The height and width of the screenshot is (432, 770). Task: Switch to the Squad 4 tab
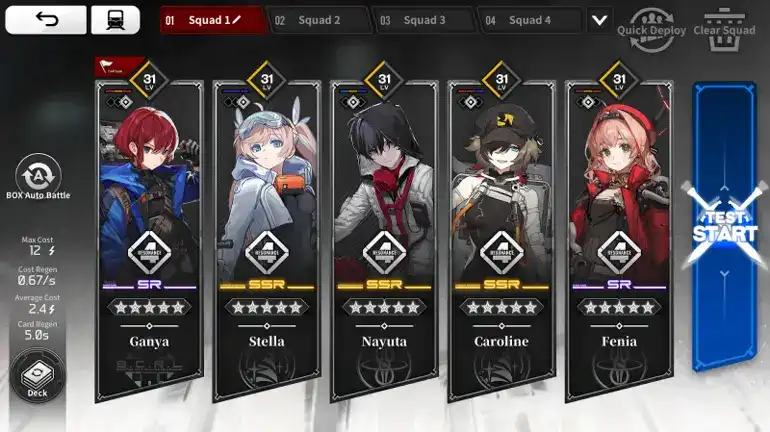528,20
